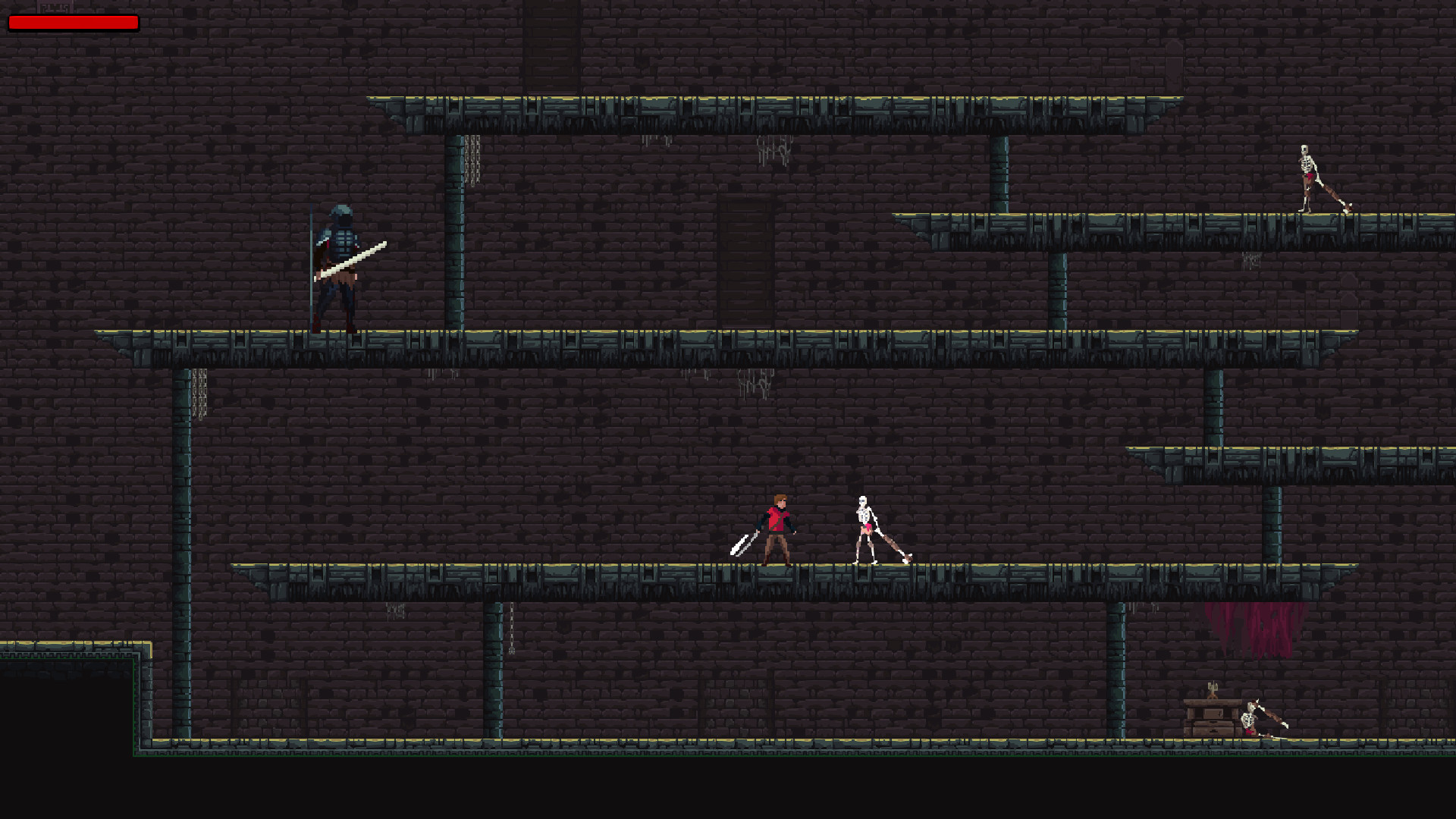
Task: Select the skeleton facing the player
Action: (864, 523)
